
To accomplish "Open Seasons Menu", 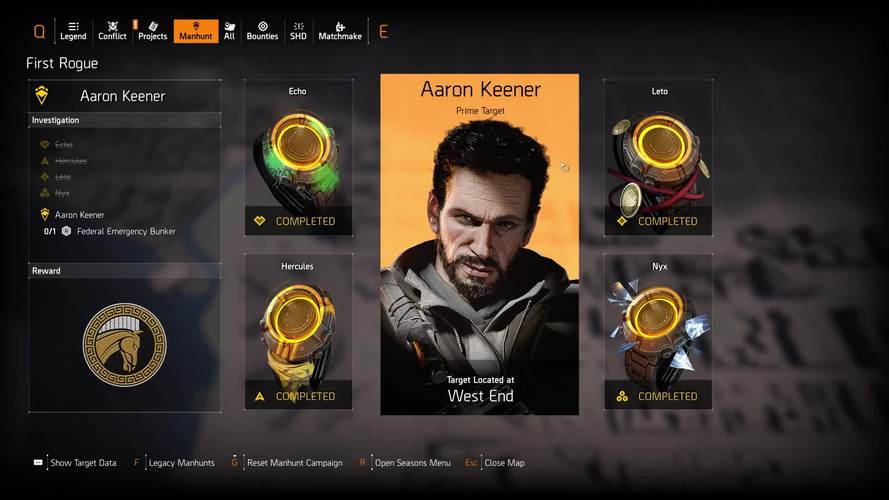I will (x=412, y=463).
